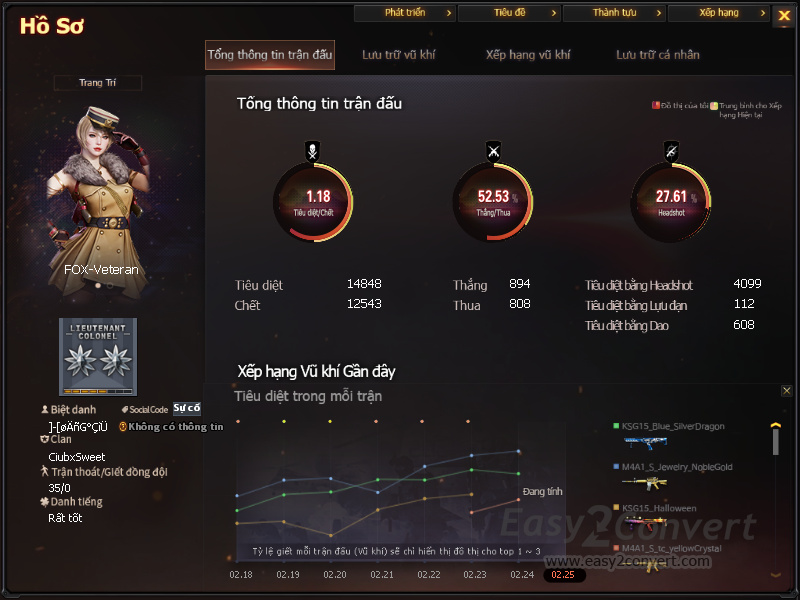
Task: Open the Xếp hạng menu
Action: (718, 13)
